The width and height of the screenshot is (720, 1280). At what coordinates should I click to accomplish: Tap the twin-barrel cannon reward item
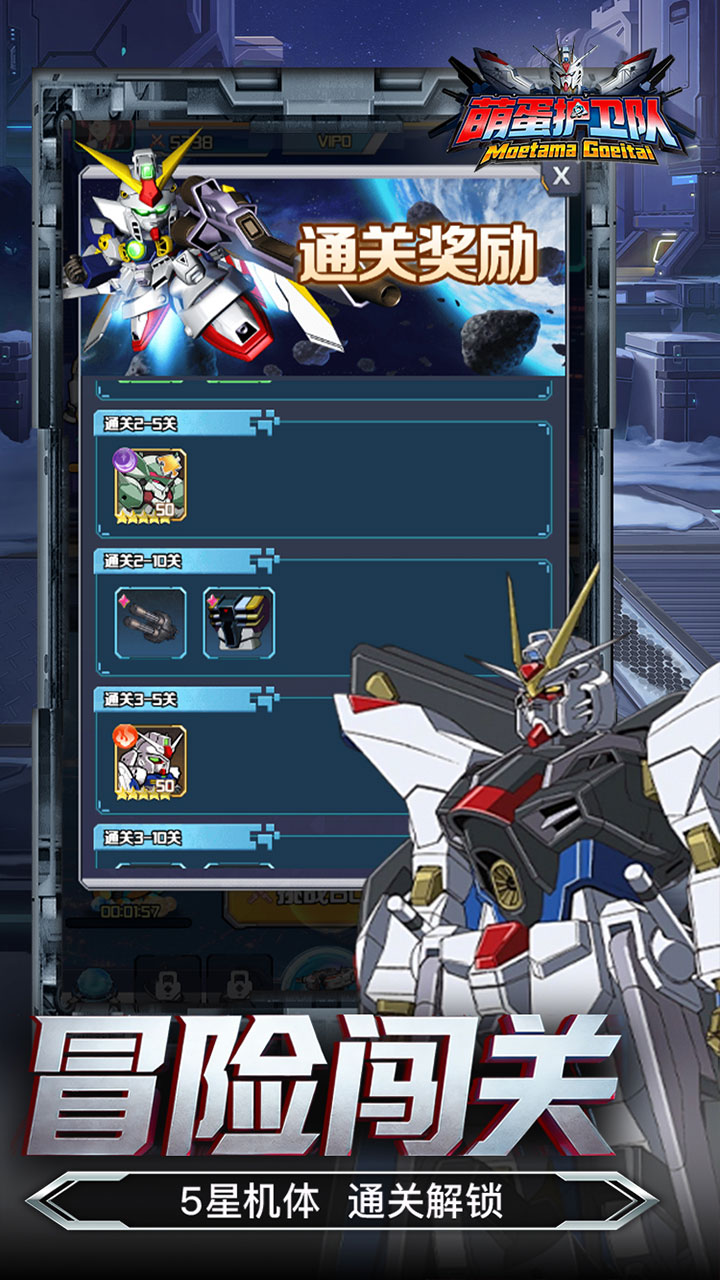[150, 623]
